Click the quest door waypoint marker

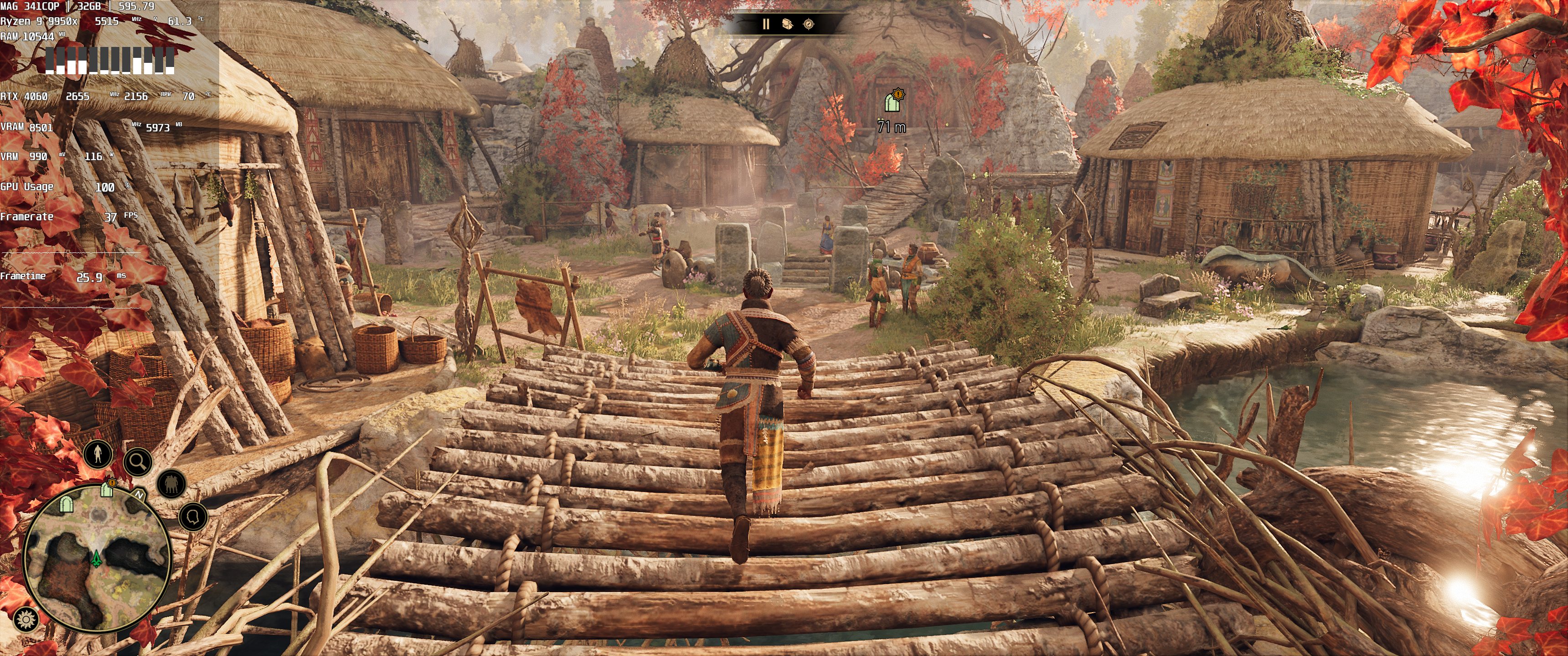click(892, 101)
